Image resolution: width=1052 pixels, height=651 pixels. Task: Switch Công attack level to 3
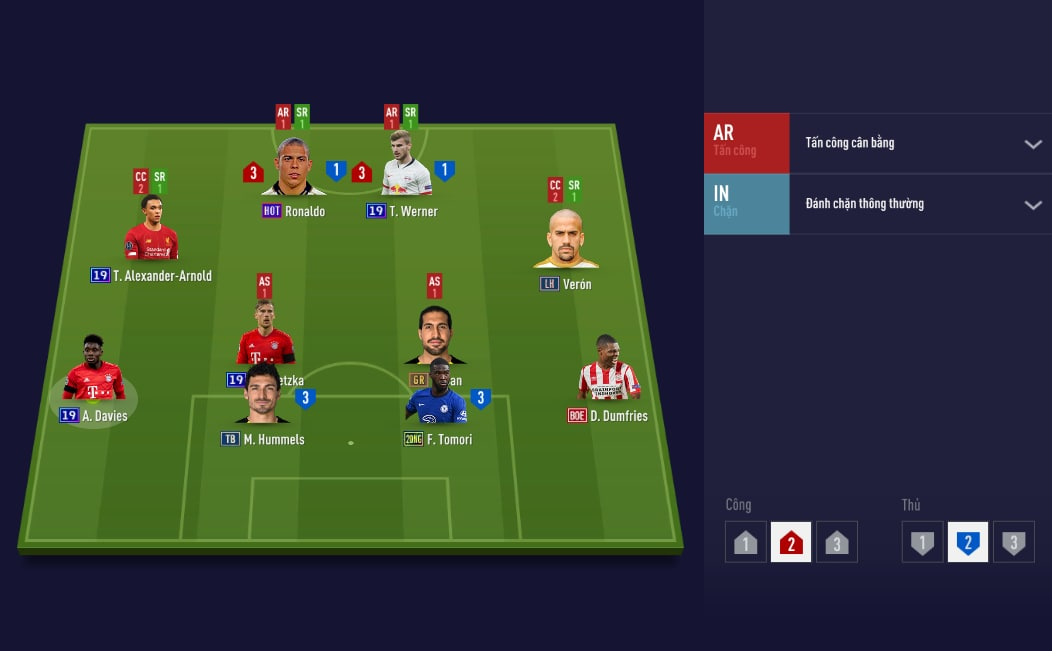837,542
